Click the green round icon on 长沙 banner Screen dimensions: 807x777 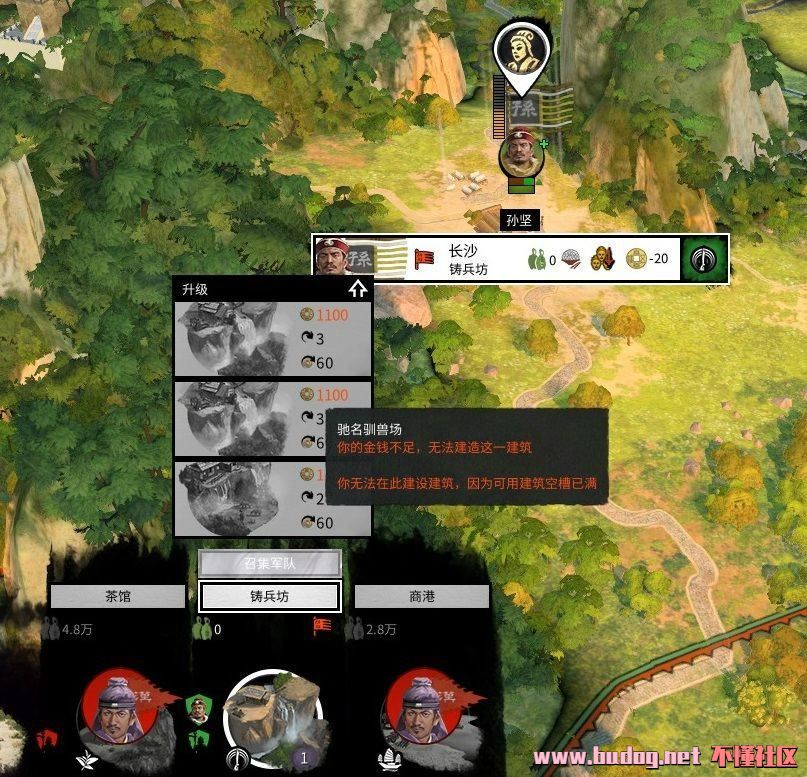click(705, 259)
